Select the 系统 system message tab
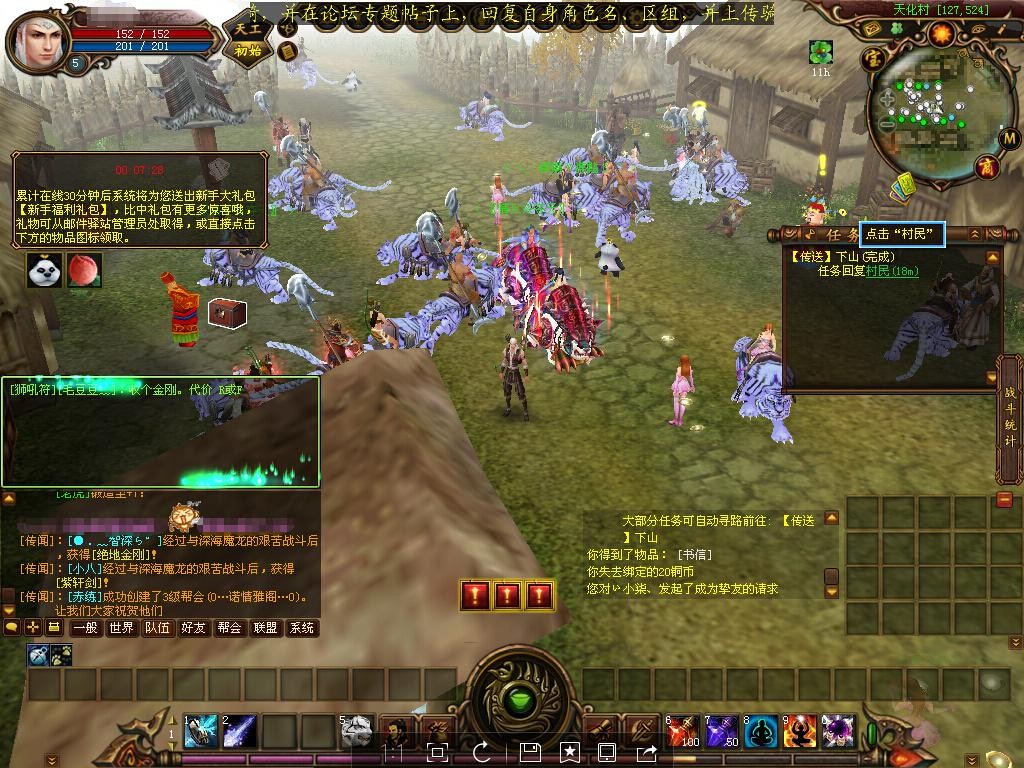This screenshot has width=1024, height=768. tap(301, 628)
